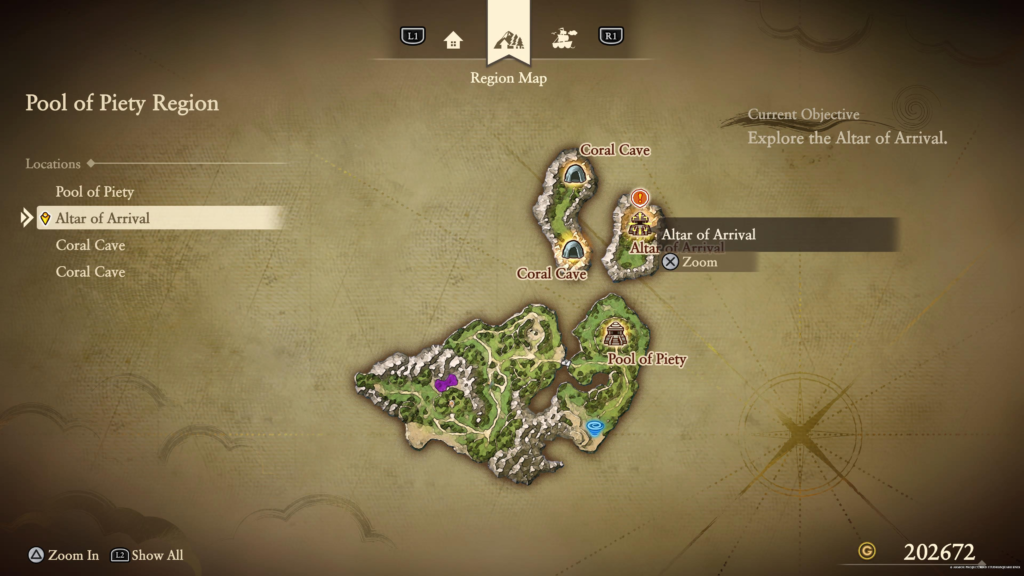Open the ship icon map tab

tap(563, 40)
